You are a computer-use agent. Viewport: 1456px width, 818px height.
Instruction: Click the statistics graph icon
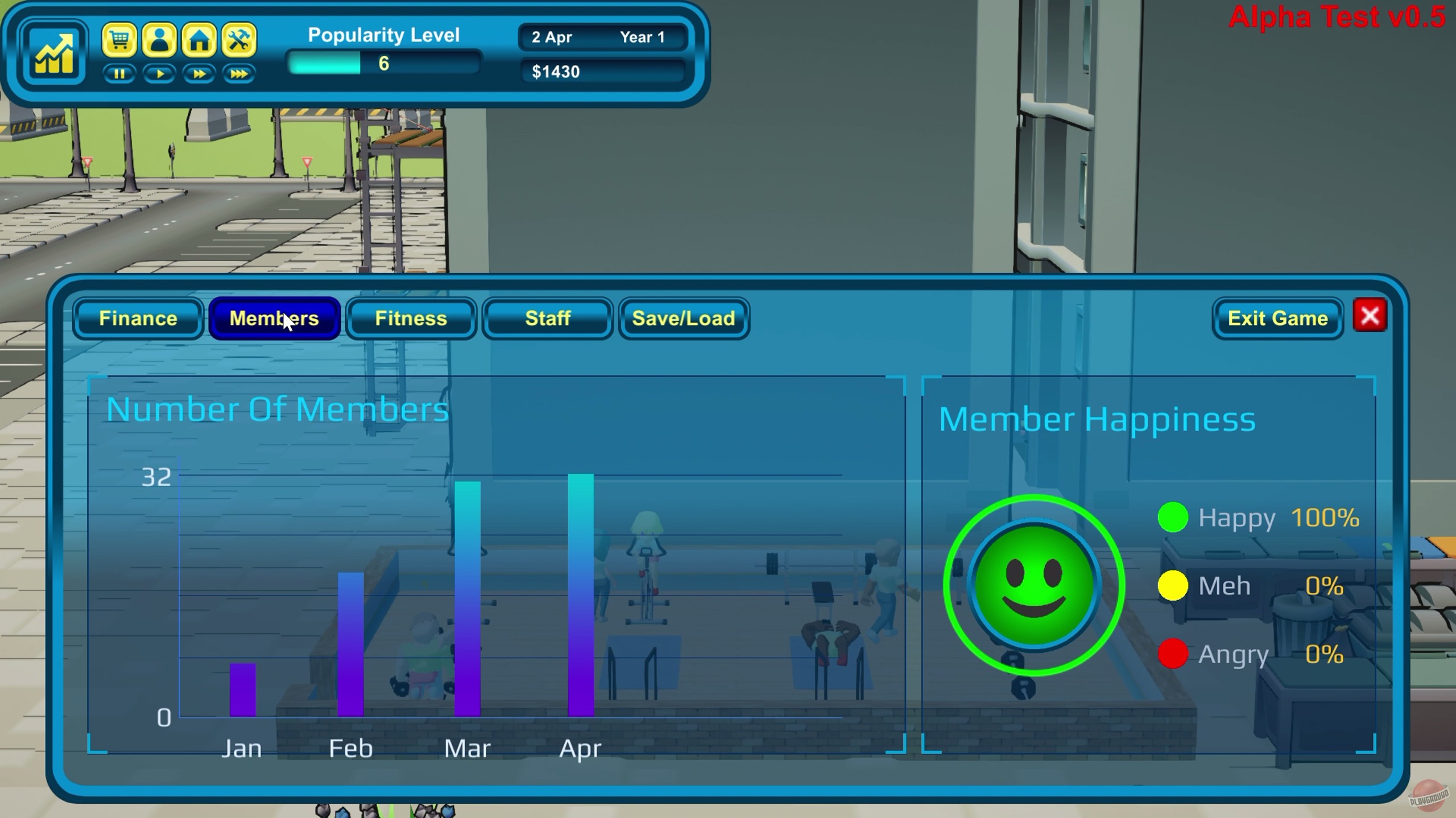click(53, 53)
